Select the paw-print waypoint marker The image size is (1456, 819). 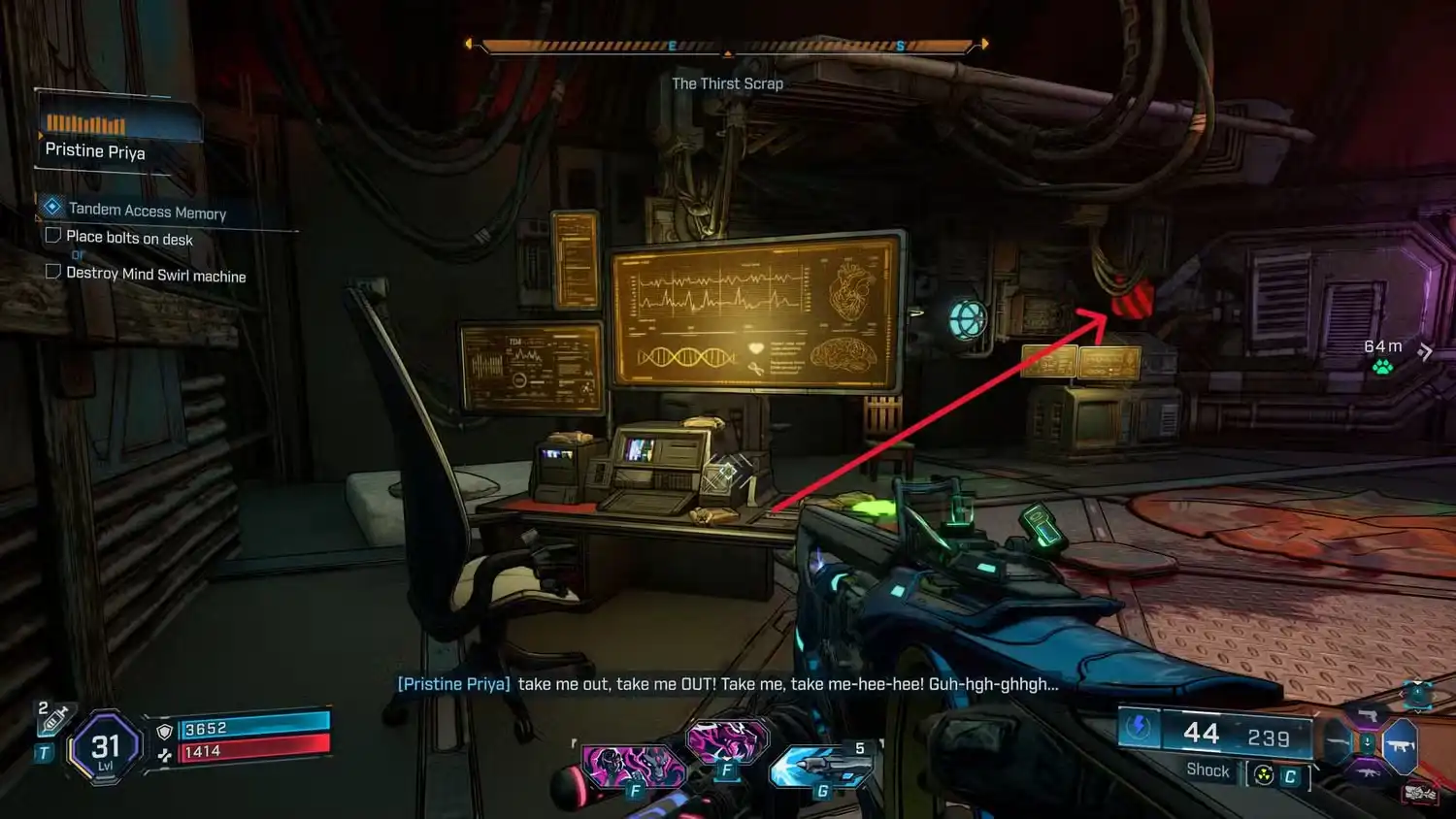pyautogui.click(x=1382, y=367)
